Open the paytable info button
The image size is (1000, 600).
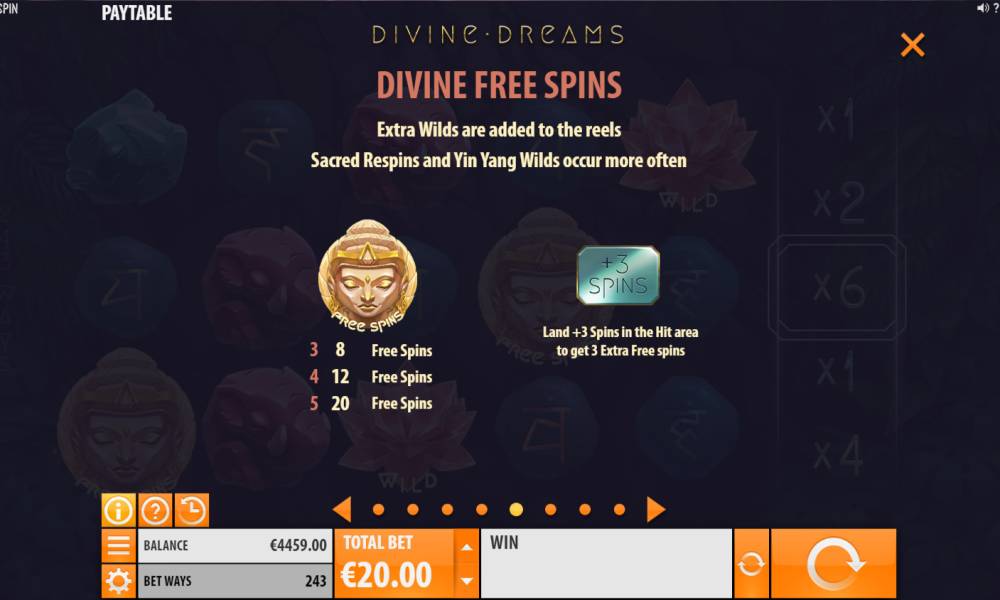click(118, 510)
